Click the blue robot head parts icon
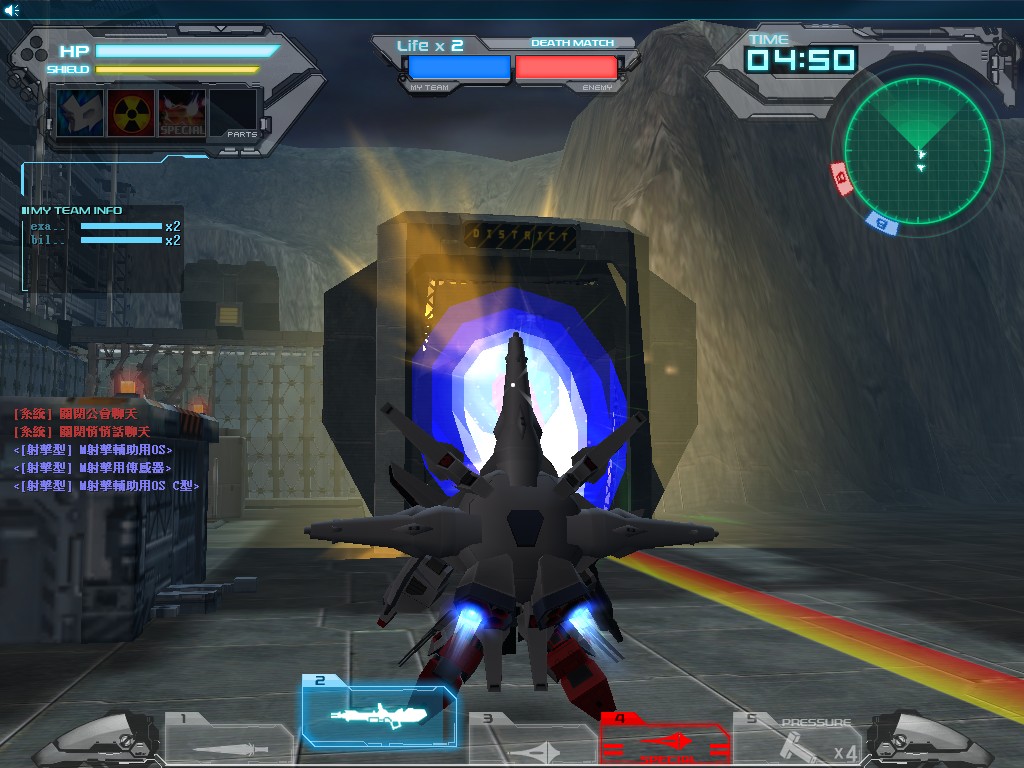 pos(80,113)
